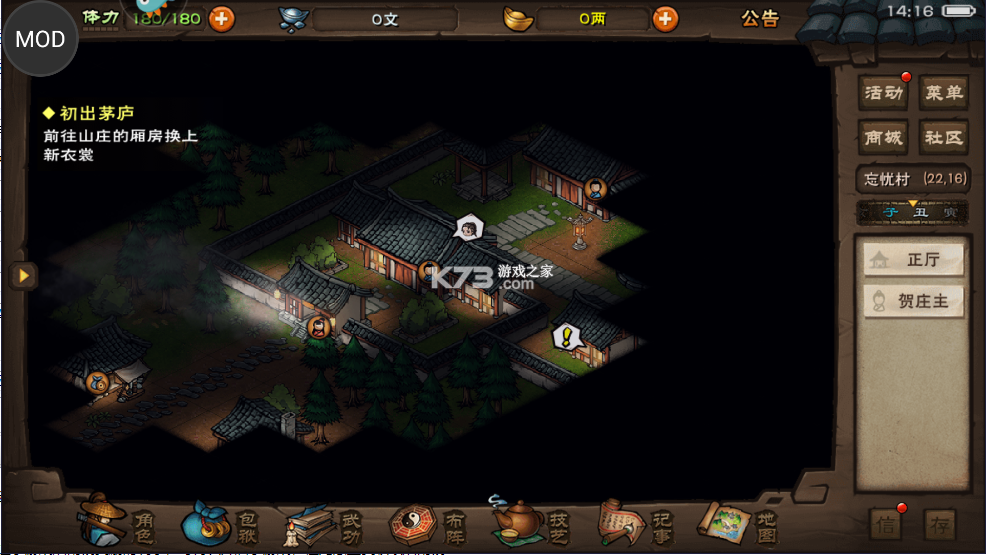Open the 公告 announcements
Screen dimensions: 986x555
point(760,18)
